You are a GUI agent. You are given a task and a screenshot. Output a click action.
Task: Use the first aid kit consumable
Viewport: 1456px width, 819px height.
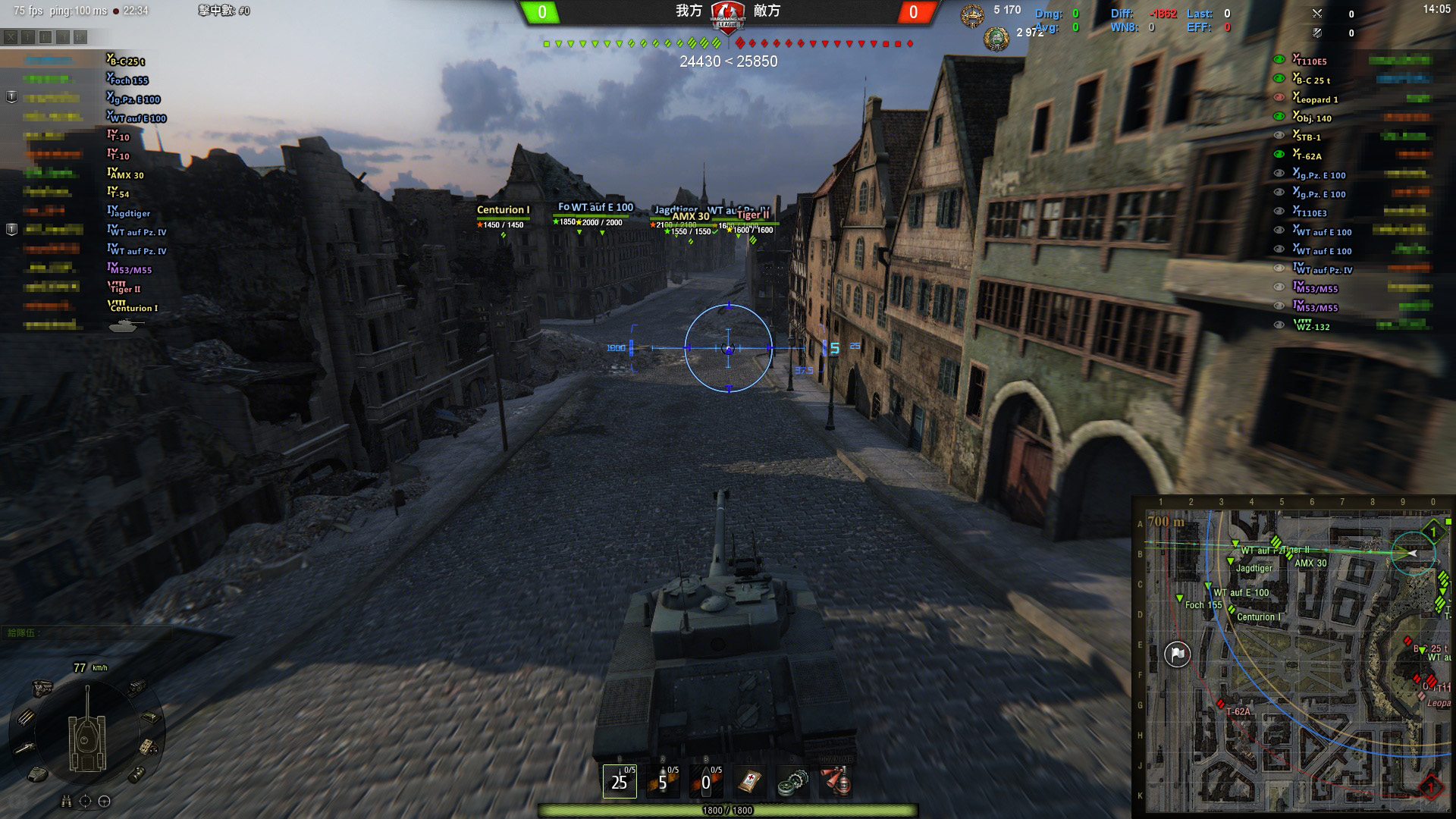[x=749, y=781]
